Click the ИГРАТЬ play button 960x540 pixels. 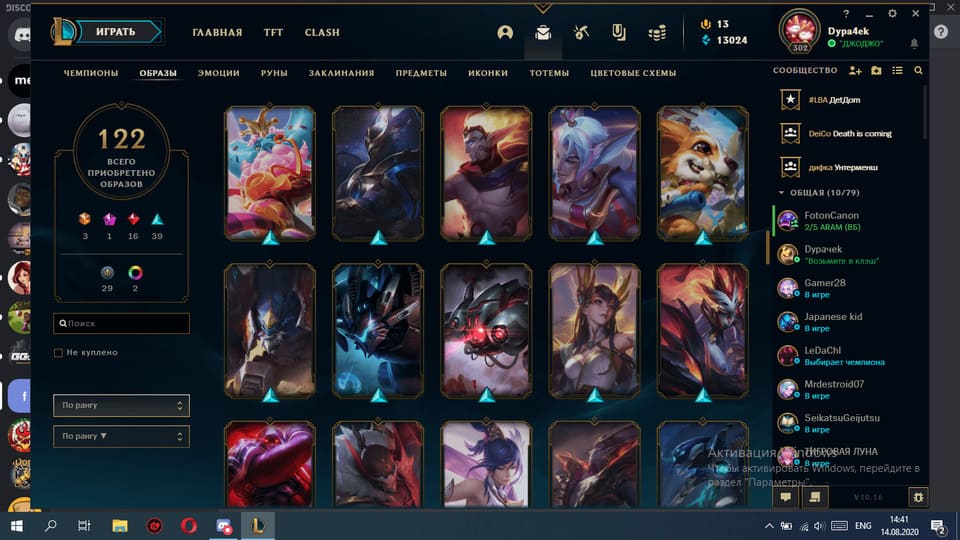(116, 32)
